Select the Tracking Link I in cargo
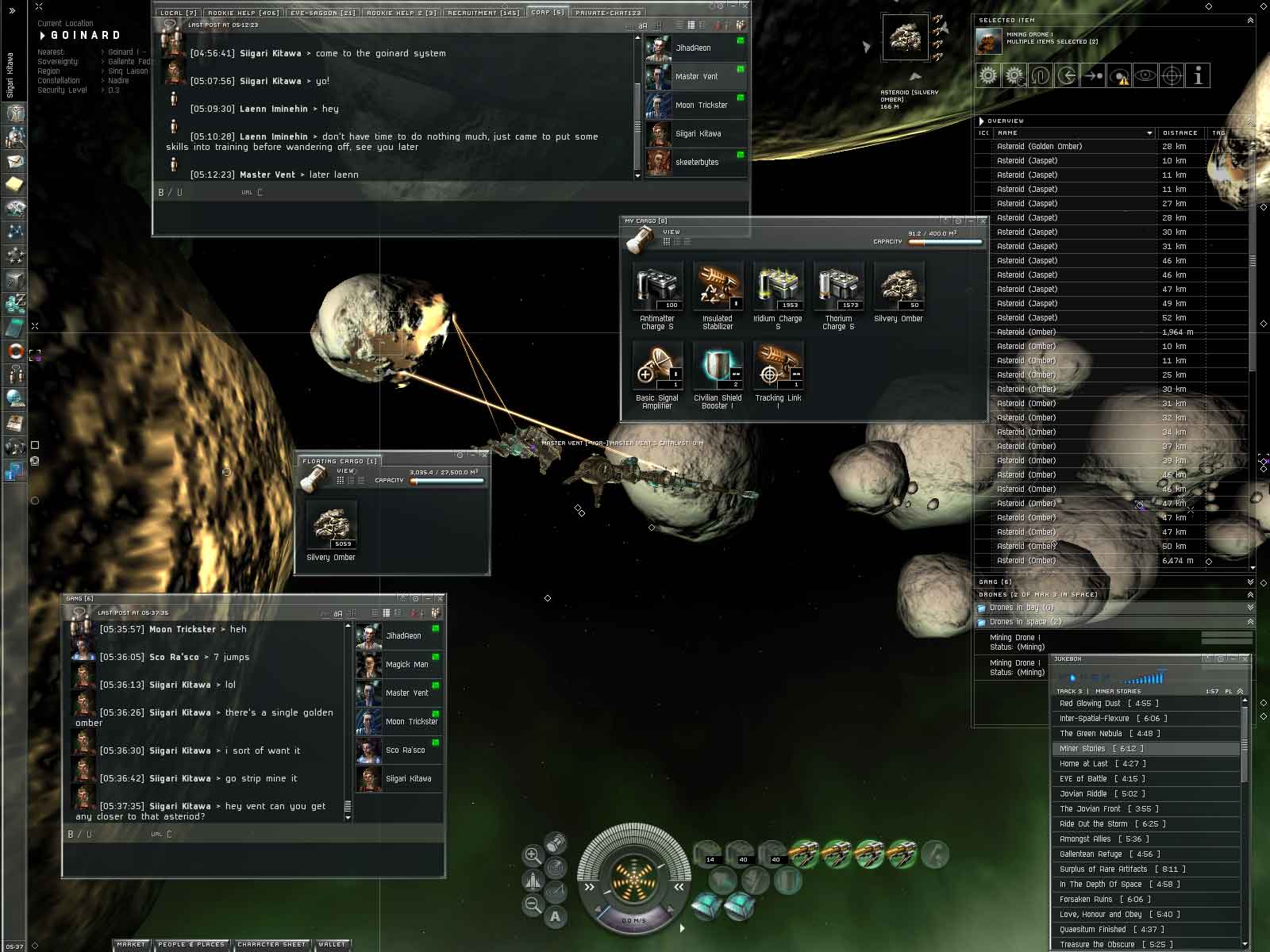Screen dimensions: 1270x952 click(x=778, y=367)
